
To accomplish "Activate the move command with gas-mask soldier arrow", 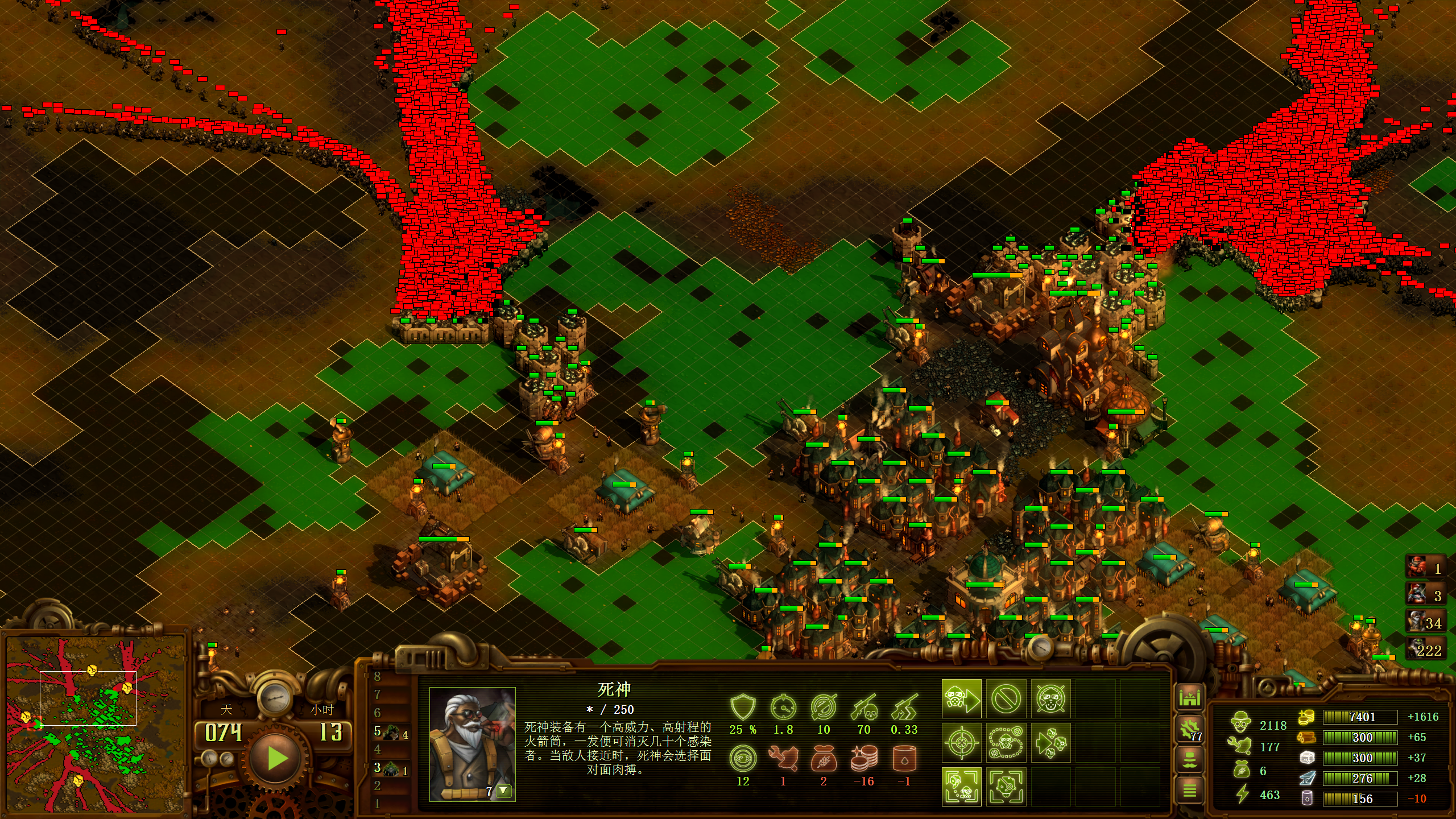I will (962, 698).
